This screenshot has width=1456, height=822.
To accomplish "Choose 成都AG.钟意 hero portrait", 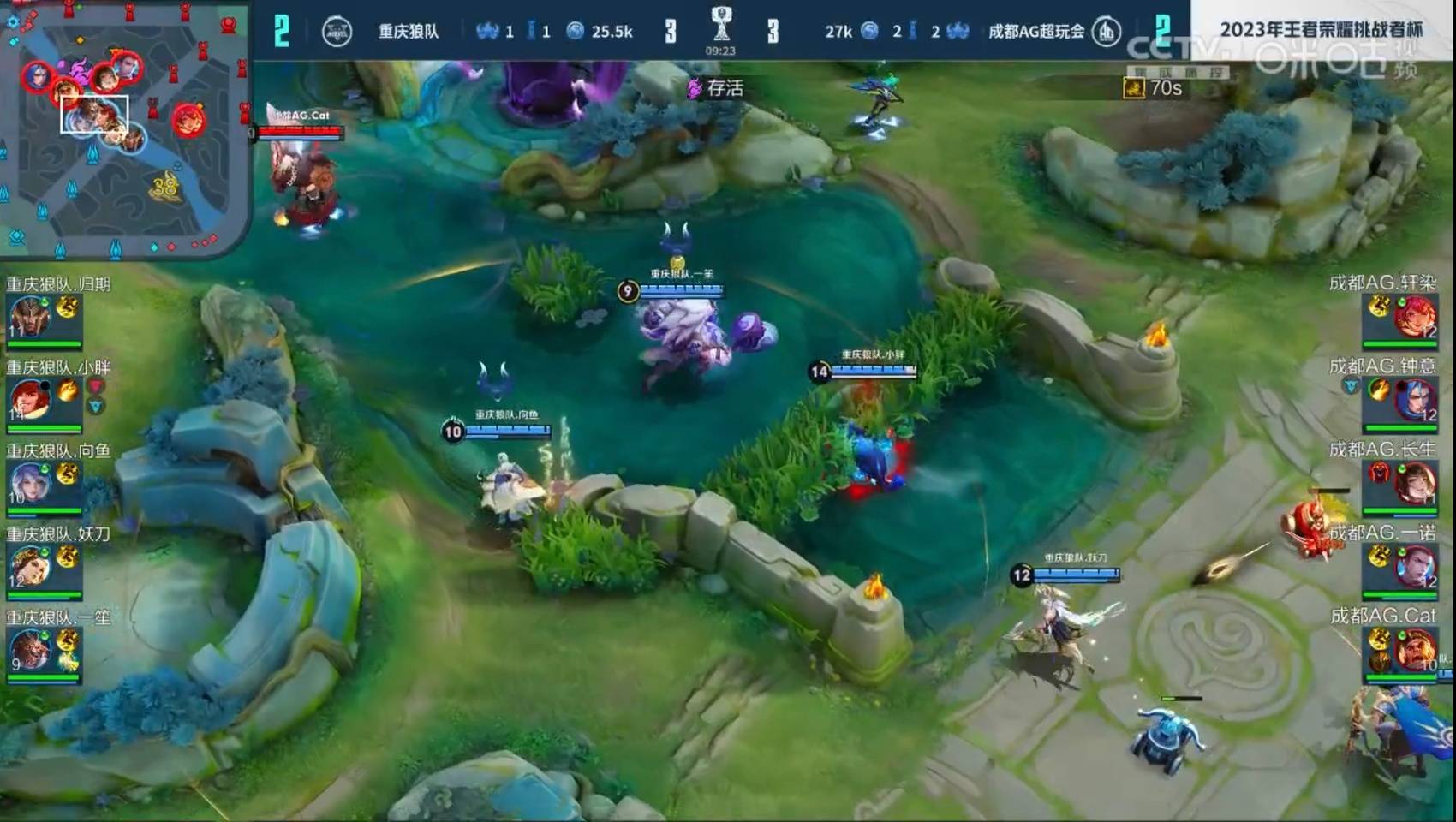I will click(1415, 400).
